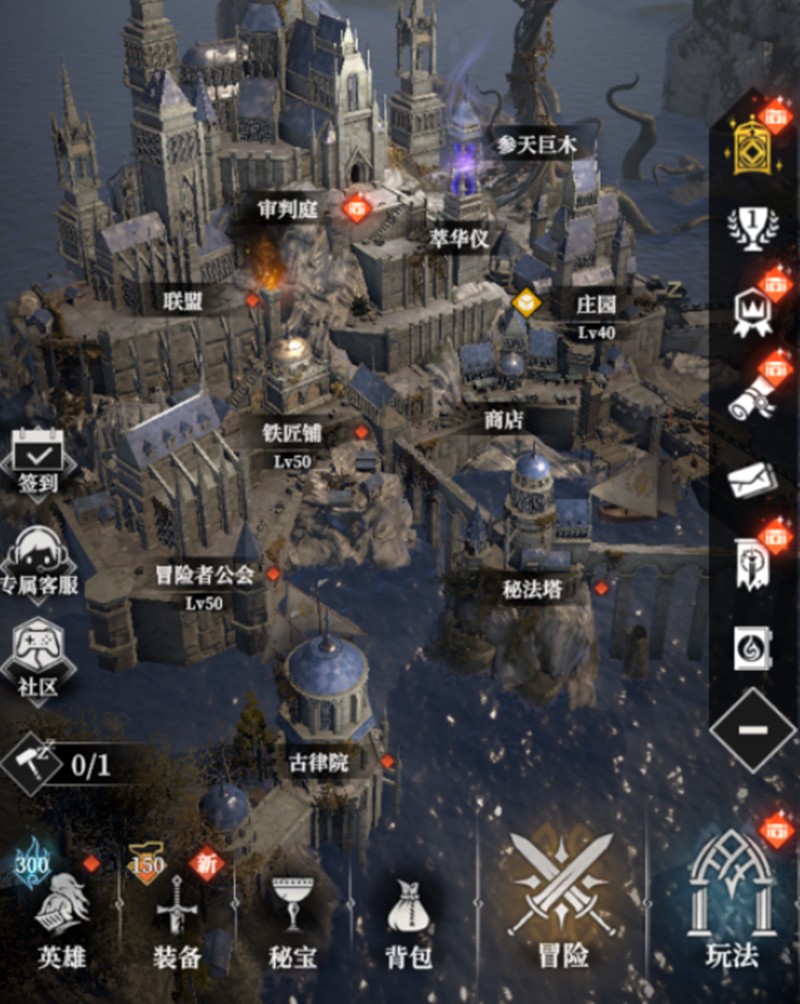Open the 社区 community page
The height and width of the screenshot is (1004, 800).
point(39,658)
